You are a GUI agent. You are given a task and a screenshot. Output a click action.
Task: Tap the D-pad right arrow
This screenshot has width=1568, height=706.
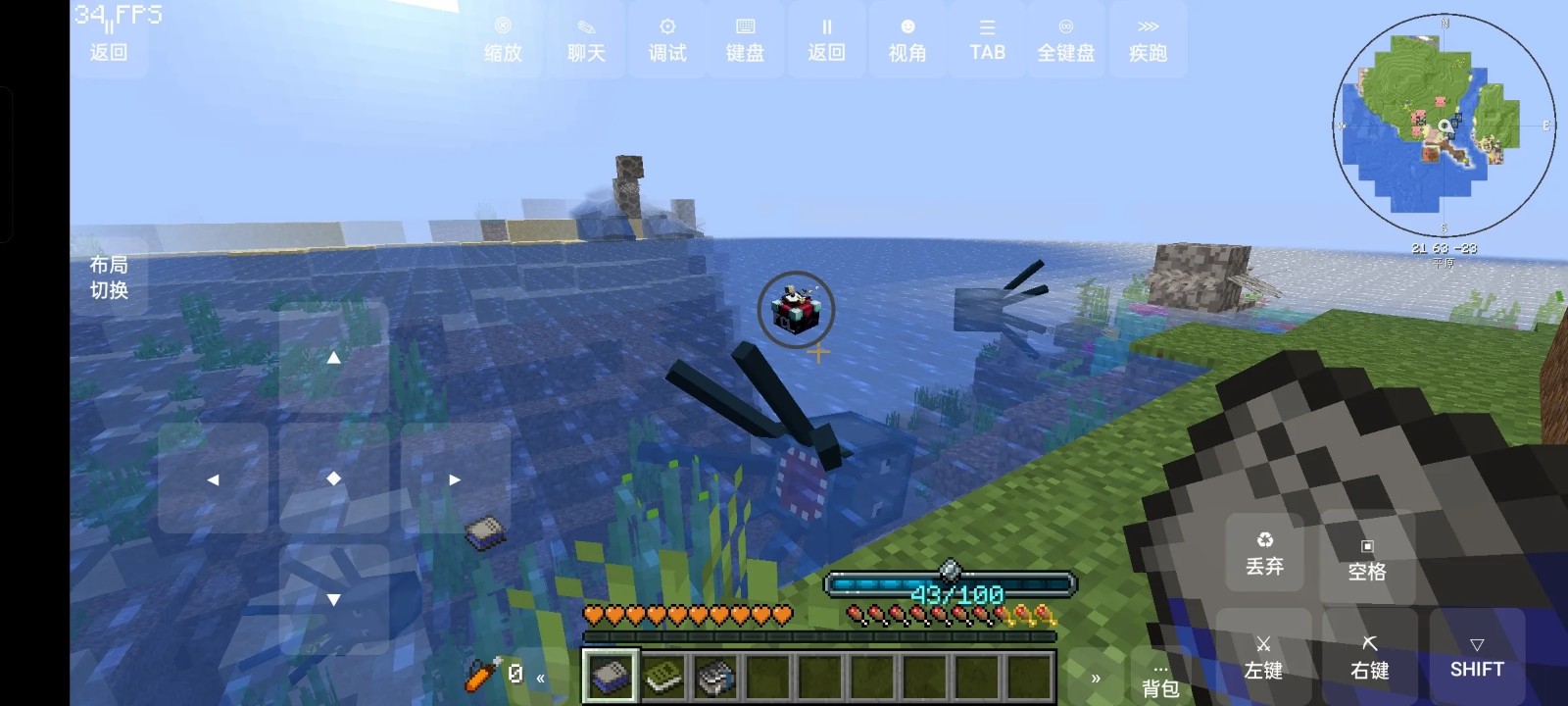pyautogui.click(x=455, y=479)
